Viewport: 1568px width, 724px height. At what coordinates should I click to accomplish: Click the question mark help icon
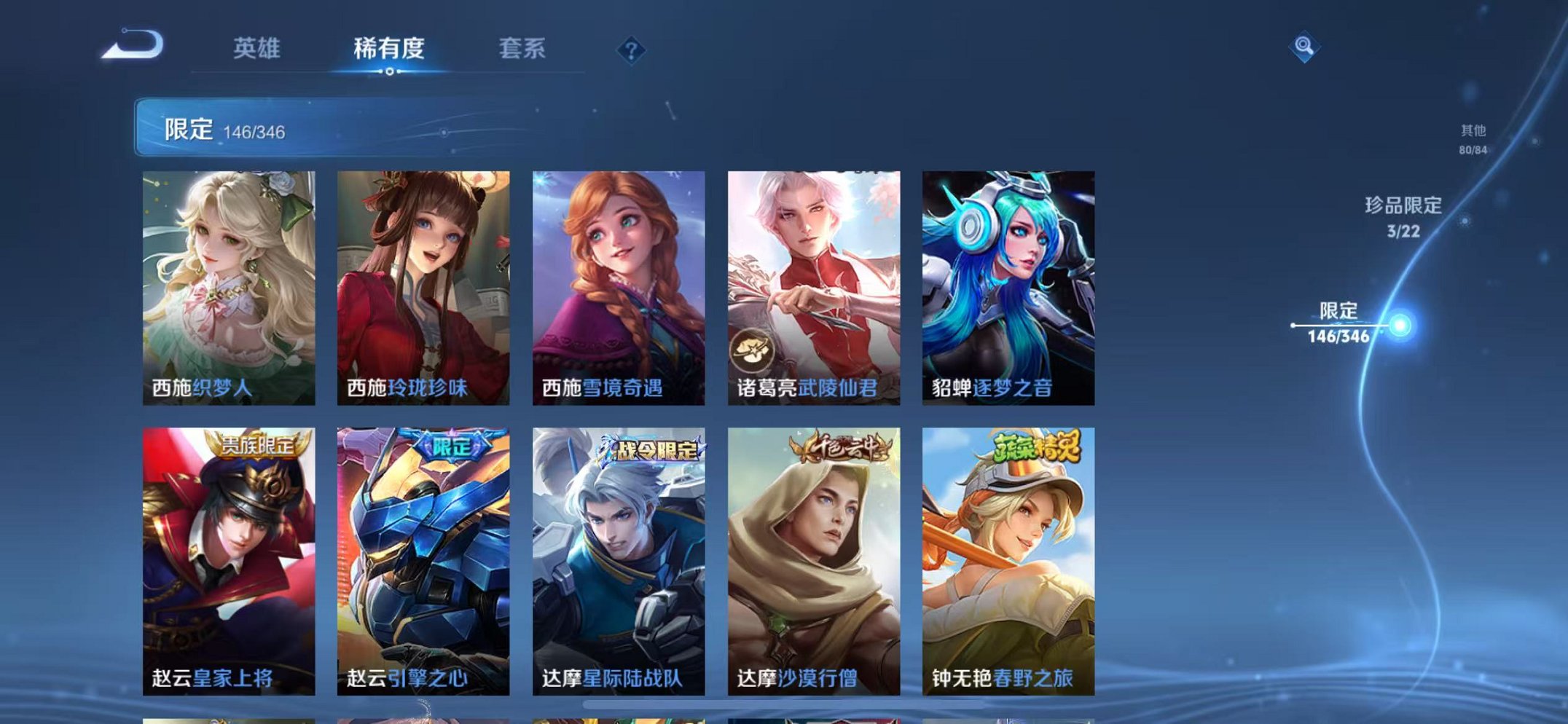click(631, 49)
